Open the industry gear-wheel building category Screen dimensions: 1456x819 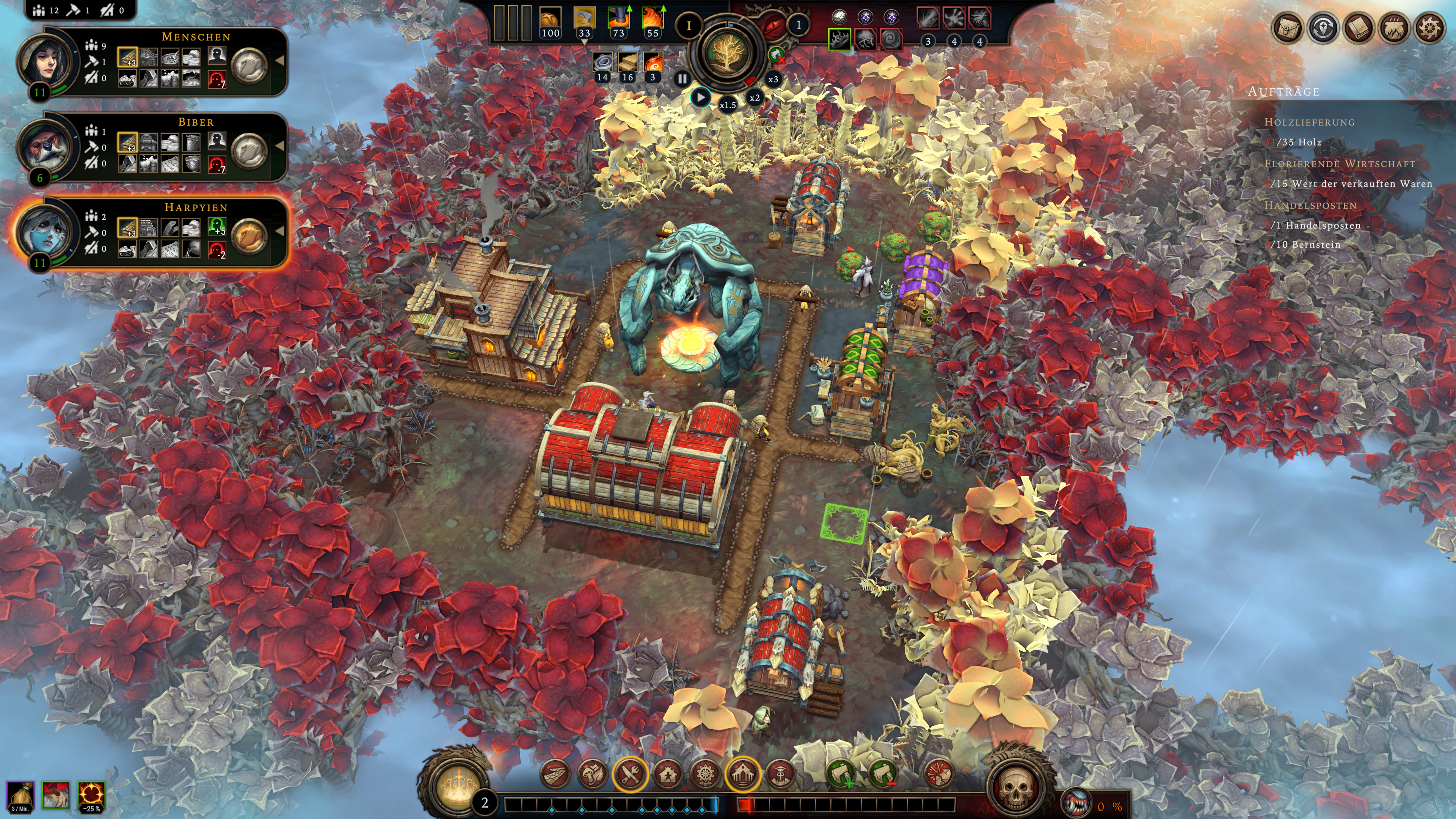tap(704, 773)
